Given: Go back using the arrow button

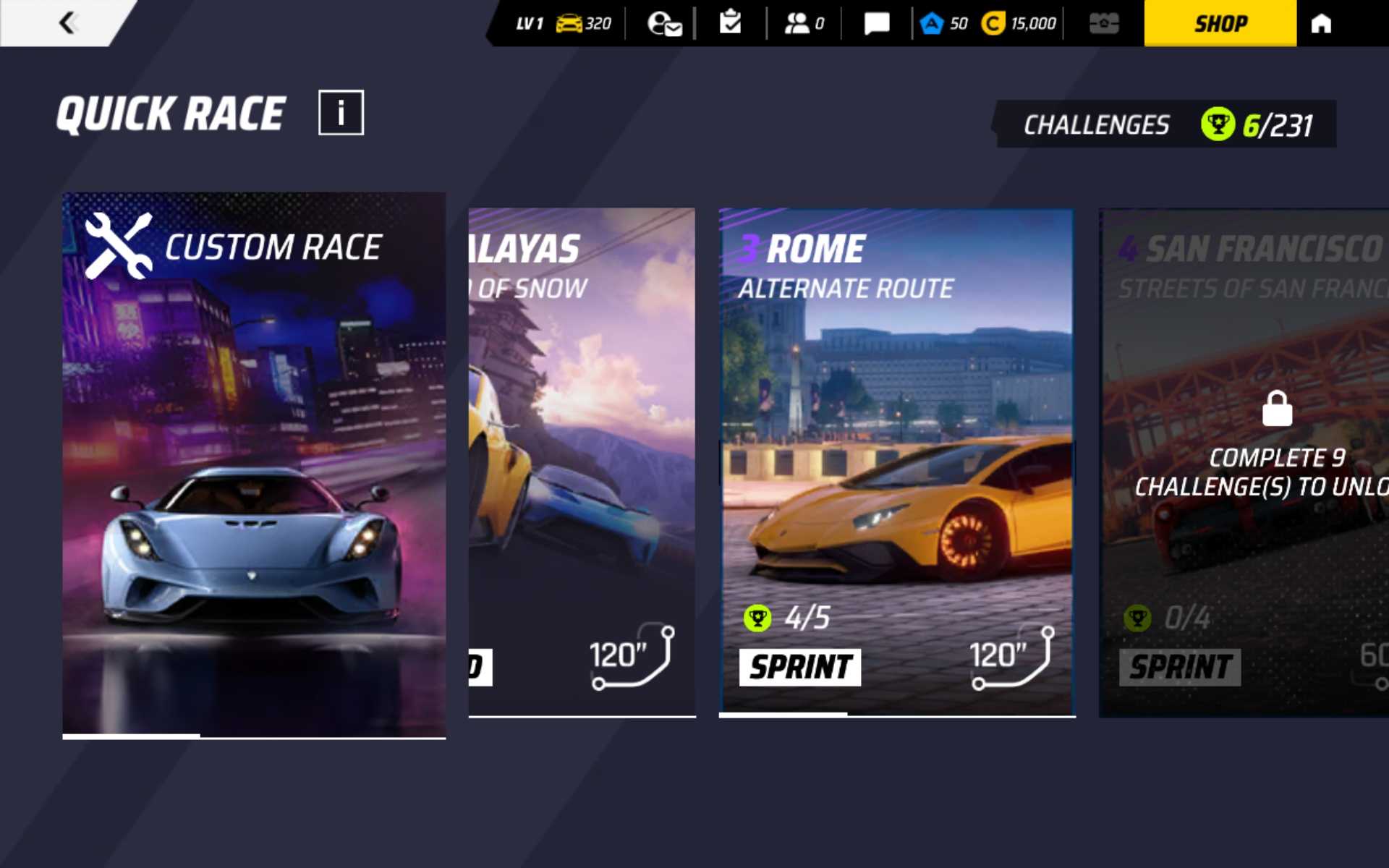Looking at the screenshot, I should pos(67,23).
